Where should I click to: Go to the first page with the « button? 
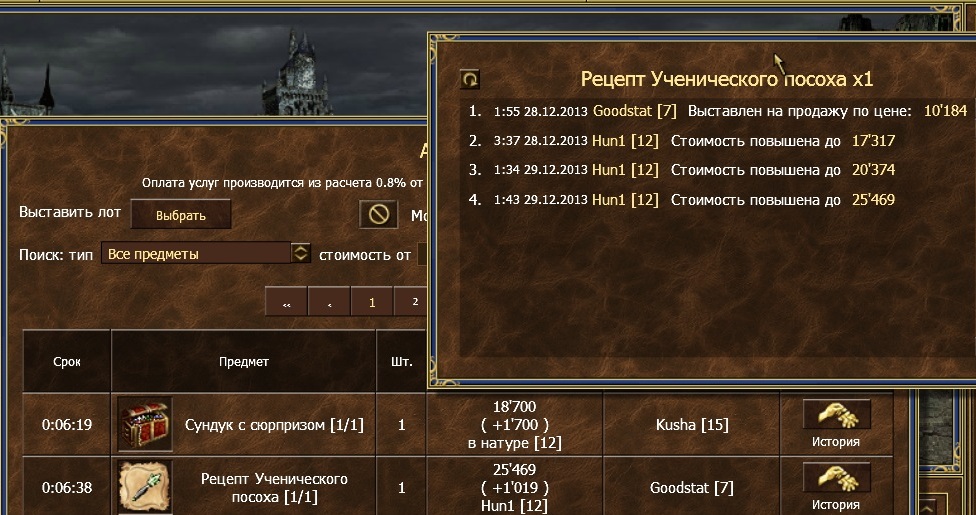(287, 303)
